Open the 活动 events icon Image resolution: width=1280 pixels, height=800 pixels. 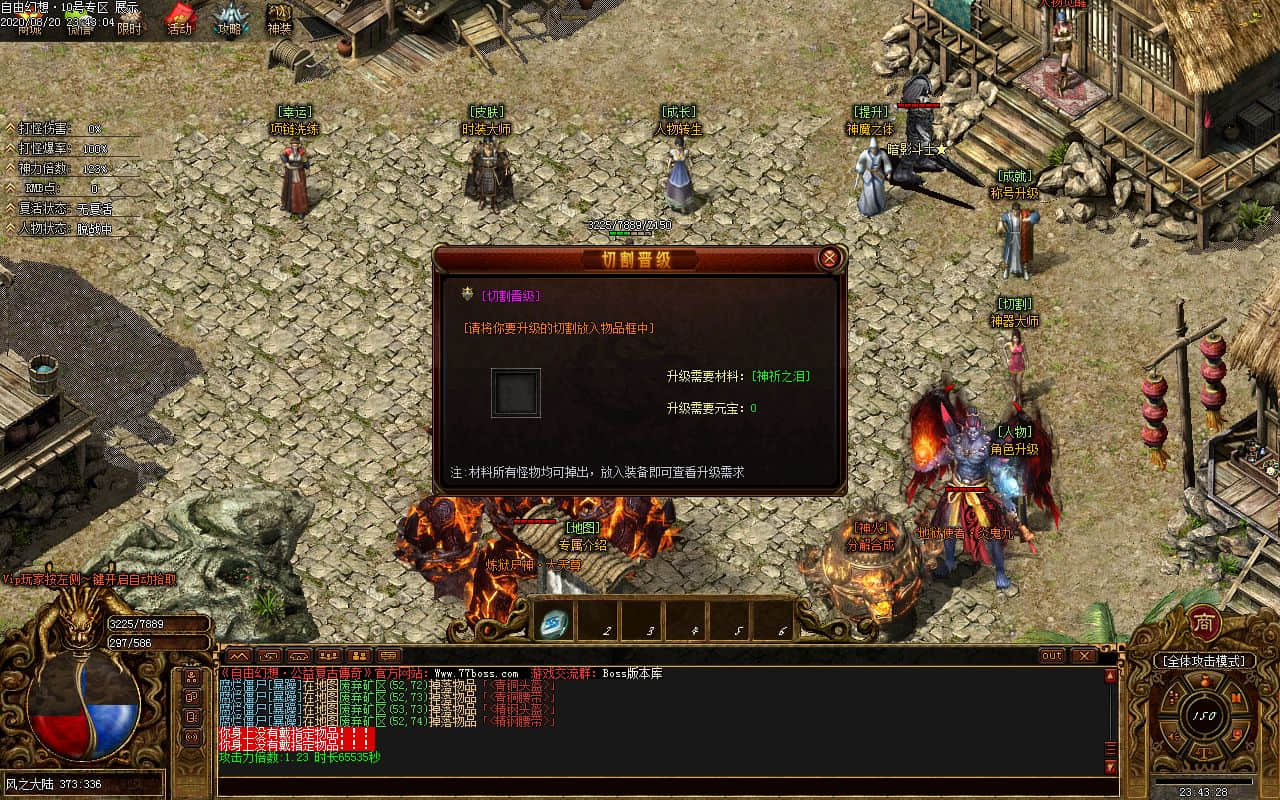coord(180,20)
